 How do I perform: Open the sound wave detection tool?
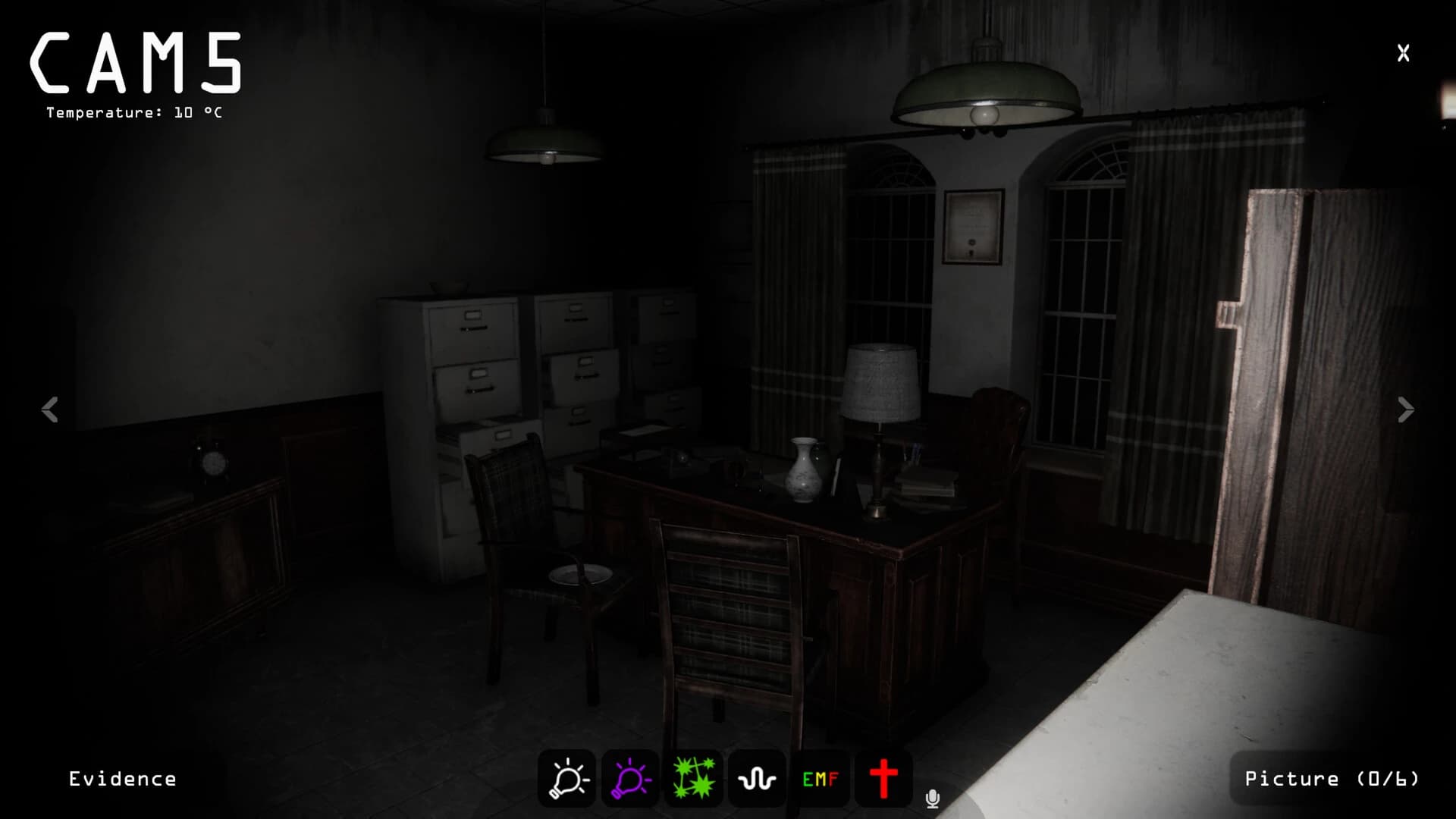pyautogui.click(x=756, y=778)
